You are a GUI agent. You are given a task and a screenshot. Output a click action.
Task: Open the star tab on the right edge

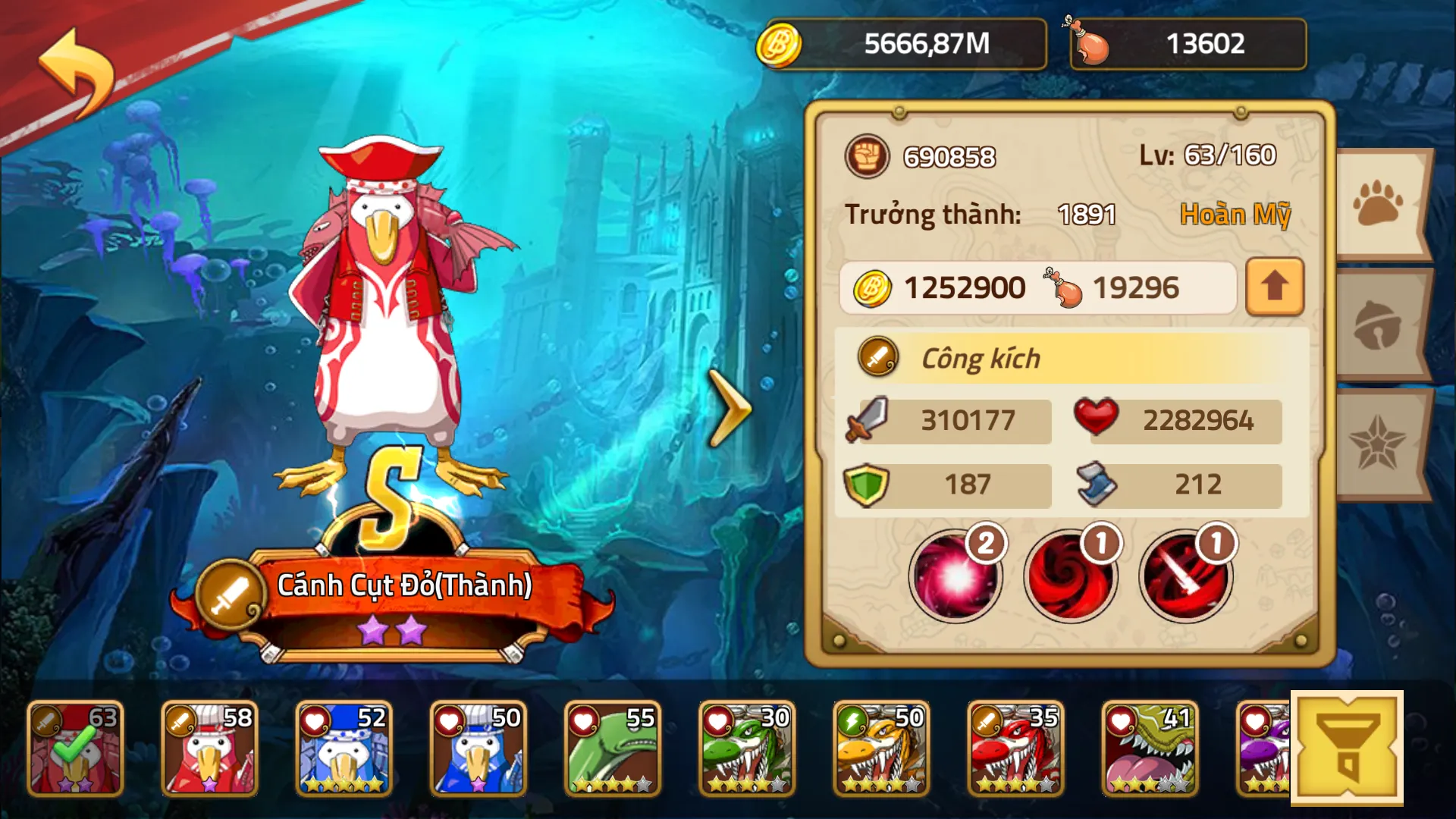click(1398, 443)
